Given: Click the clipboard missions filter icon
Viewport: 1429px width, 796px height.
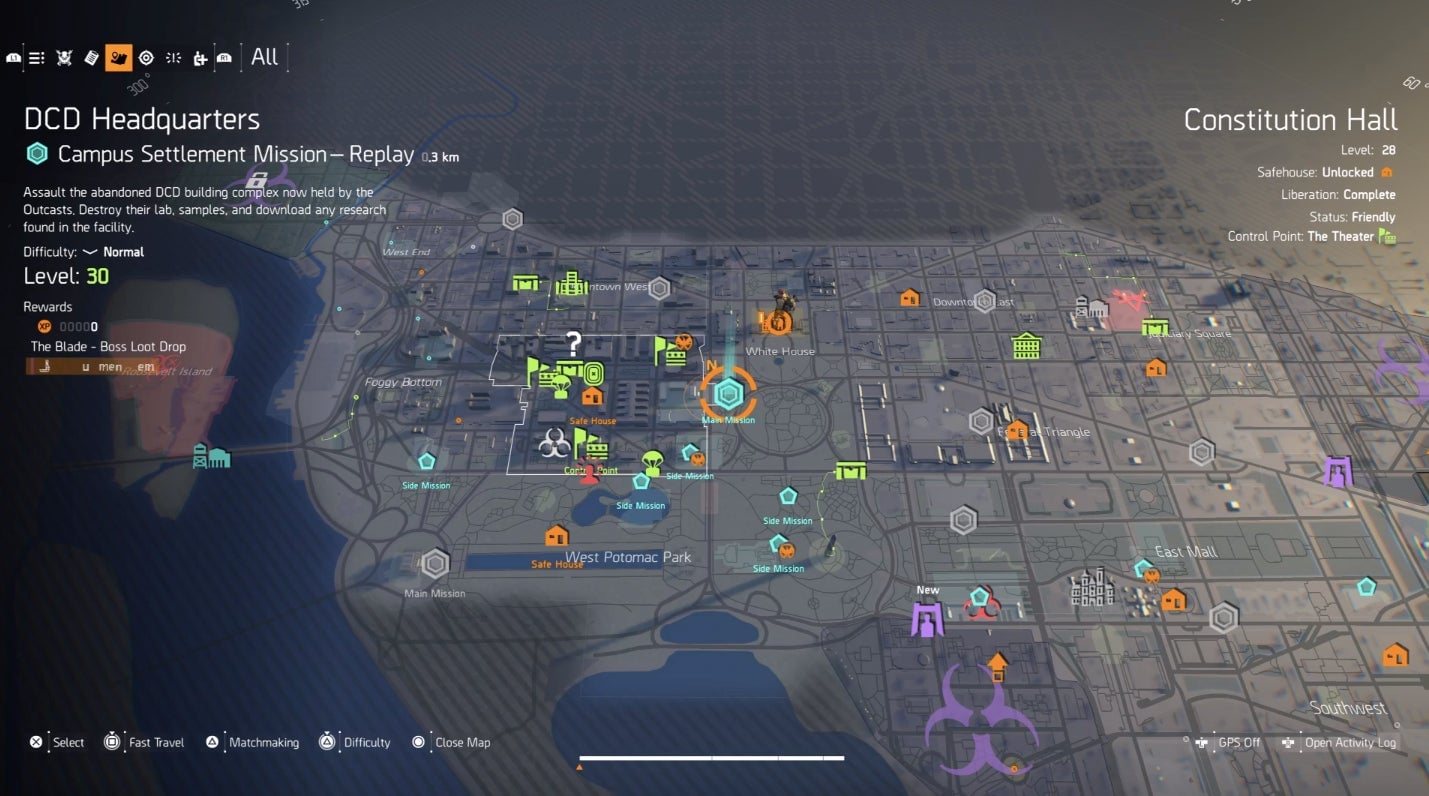Looking at the screenshot, I should [91, 57].
